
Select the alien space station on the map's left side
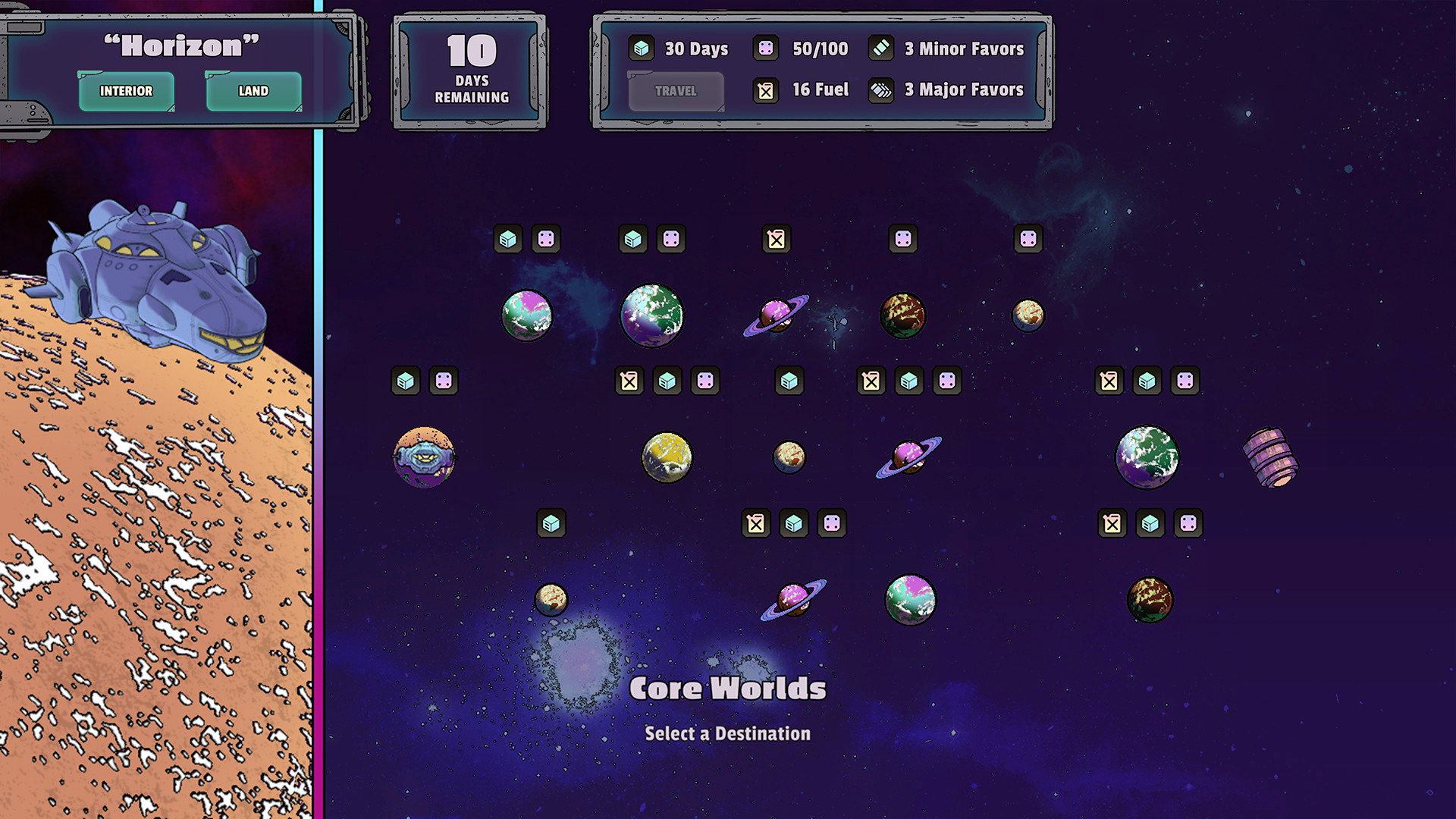tap(425, 457)
